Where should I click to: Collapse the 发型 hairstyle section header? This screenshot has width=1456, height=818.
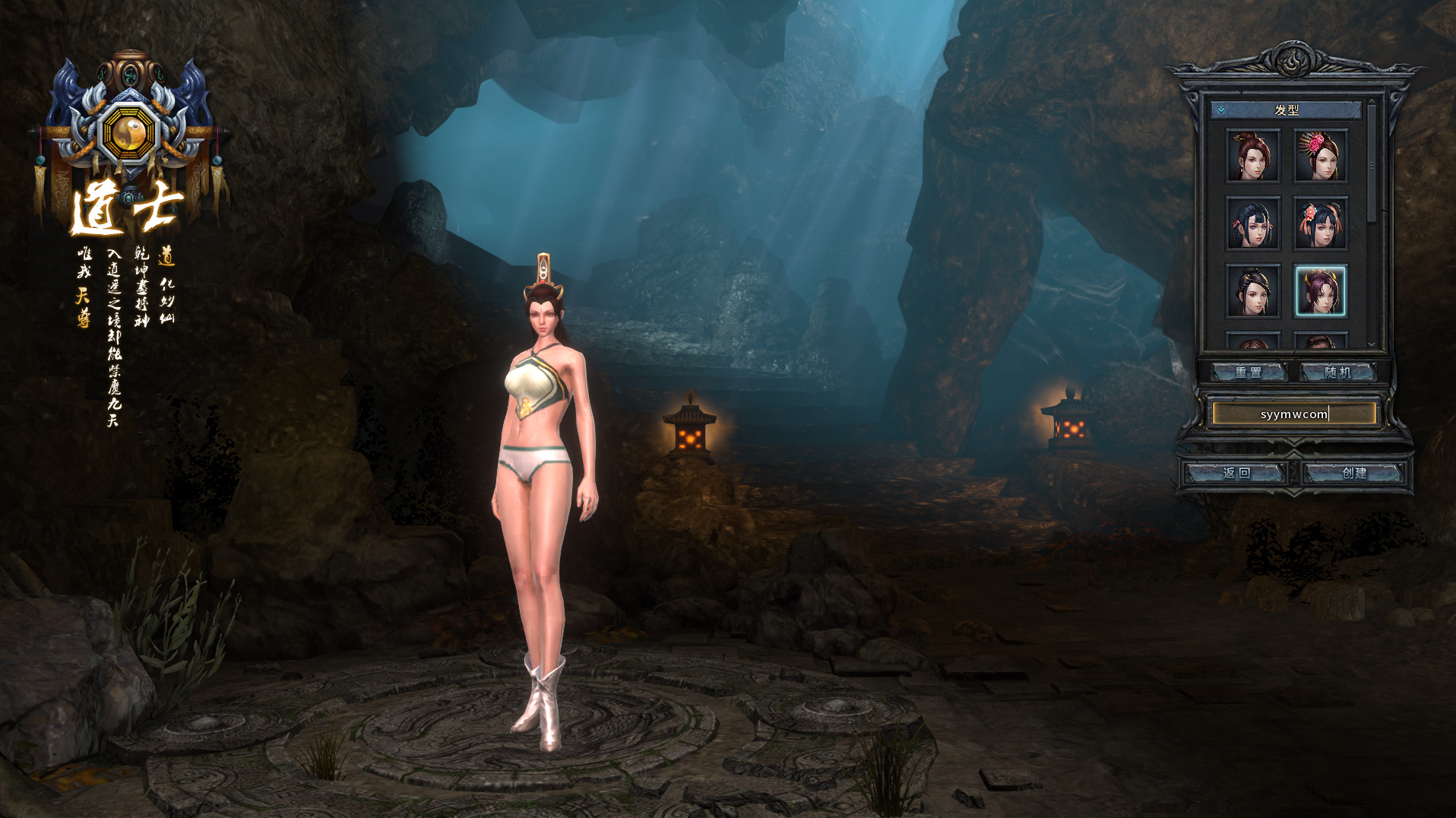[x=1286, y=110]
